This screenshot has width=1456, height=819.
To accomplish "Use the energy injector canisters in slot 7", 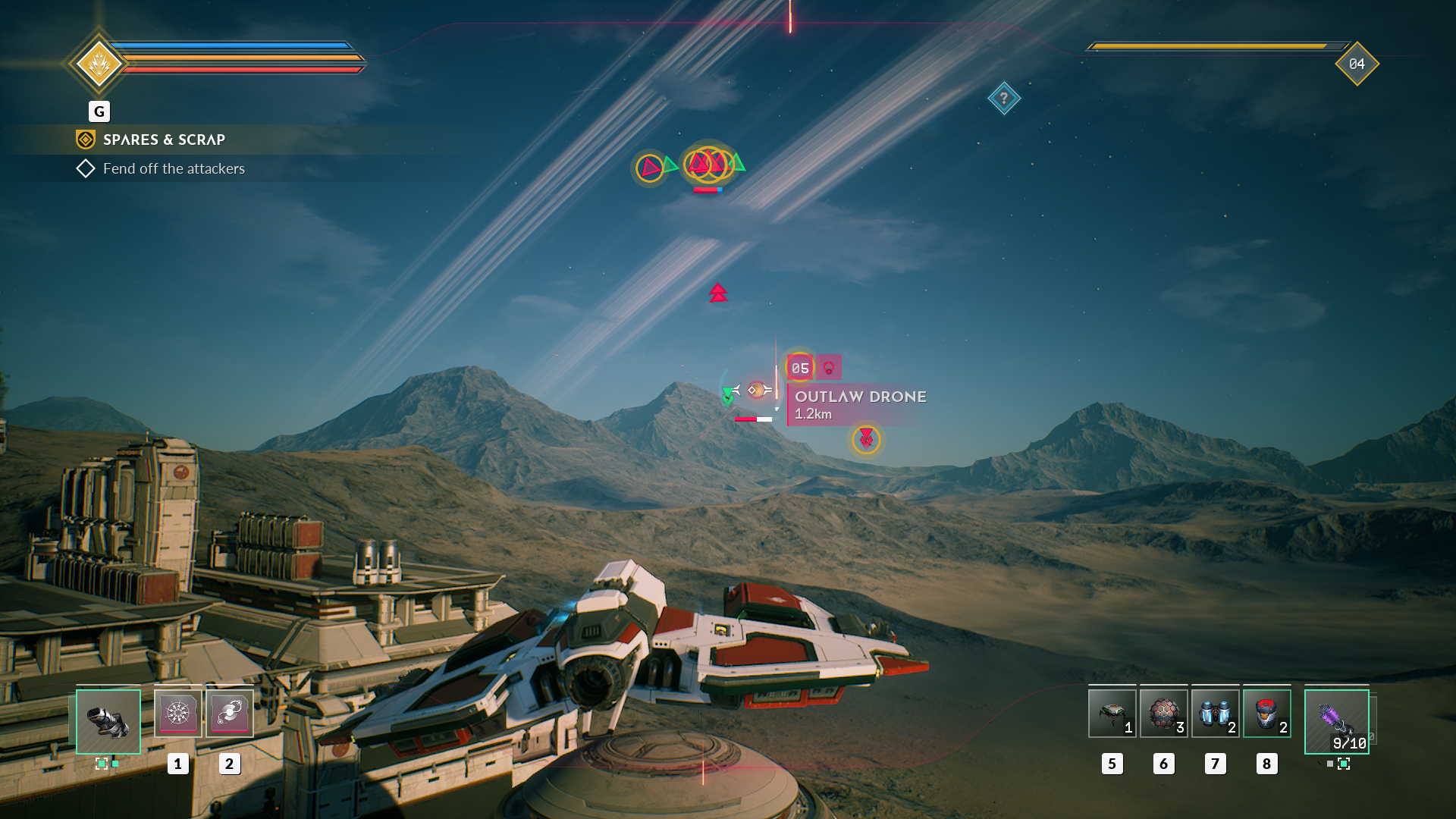I will point(1215,714).
